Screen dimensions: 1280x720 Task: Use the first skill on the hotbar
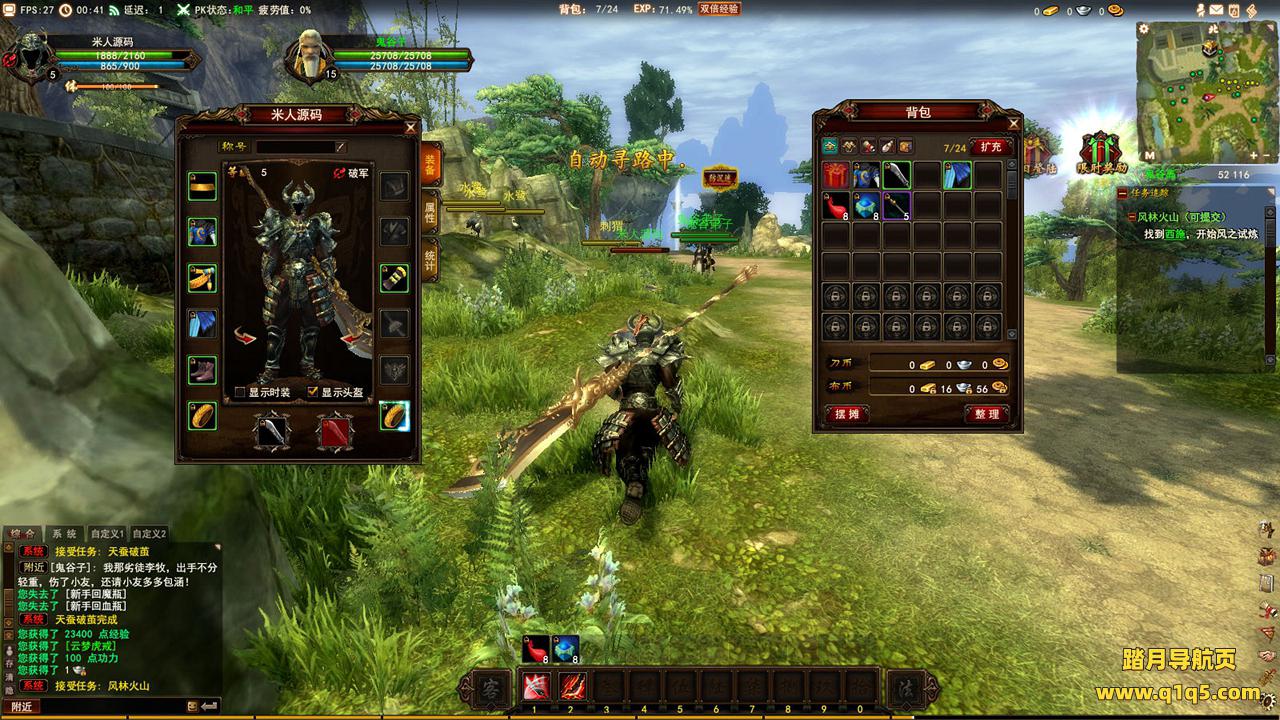(x=533, y=686)
